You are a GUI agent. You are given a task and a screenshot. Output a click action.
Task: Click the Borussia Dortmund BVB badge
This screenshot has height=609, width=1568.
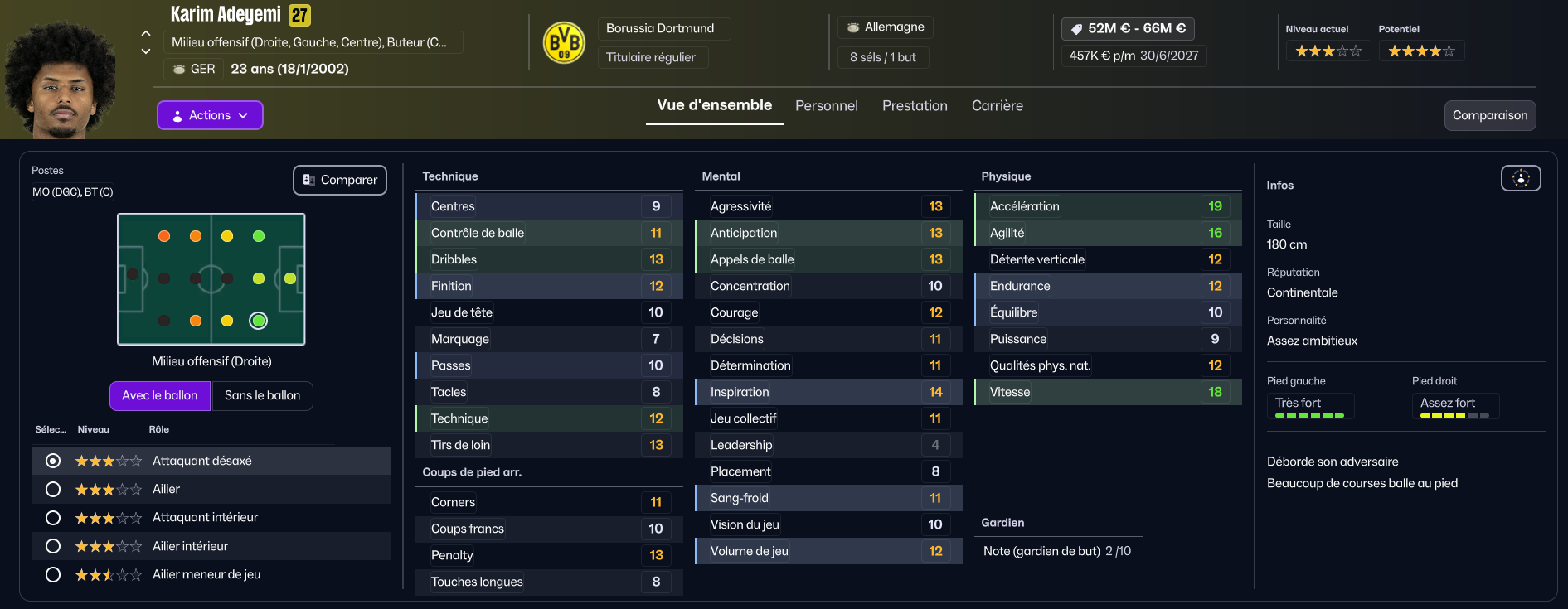[564, 43]
